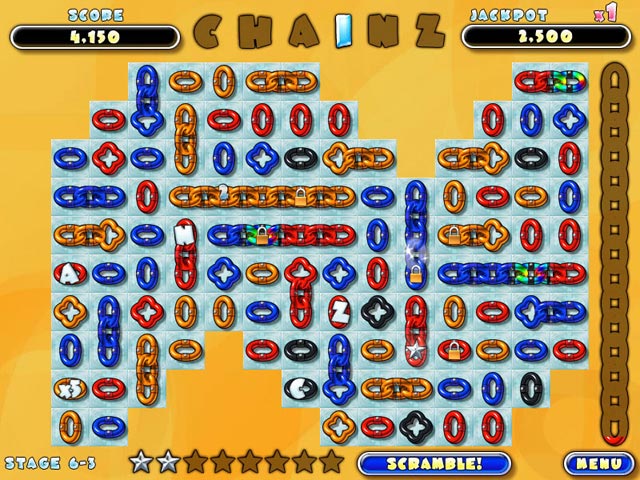Choose the red link with letter Z
Screen dimensions: 640x480
(339, 312)
